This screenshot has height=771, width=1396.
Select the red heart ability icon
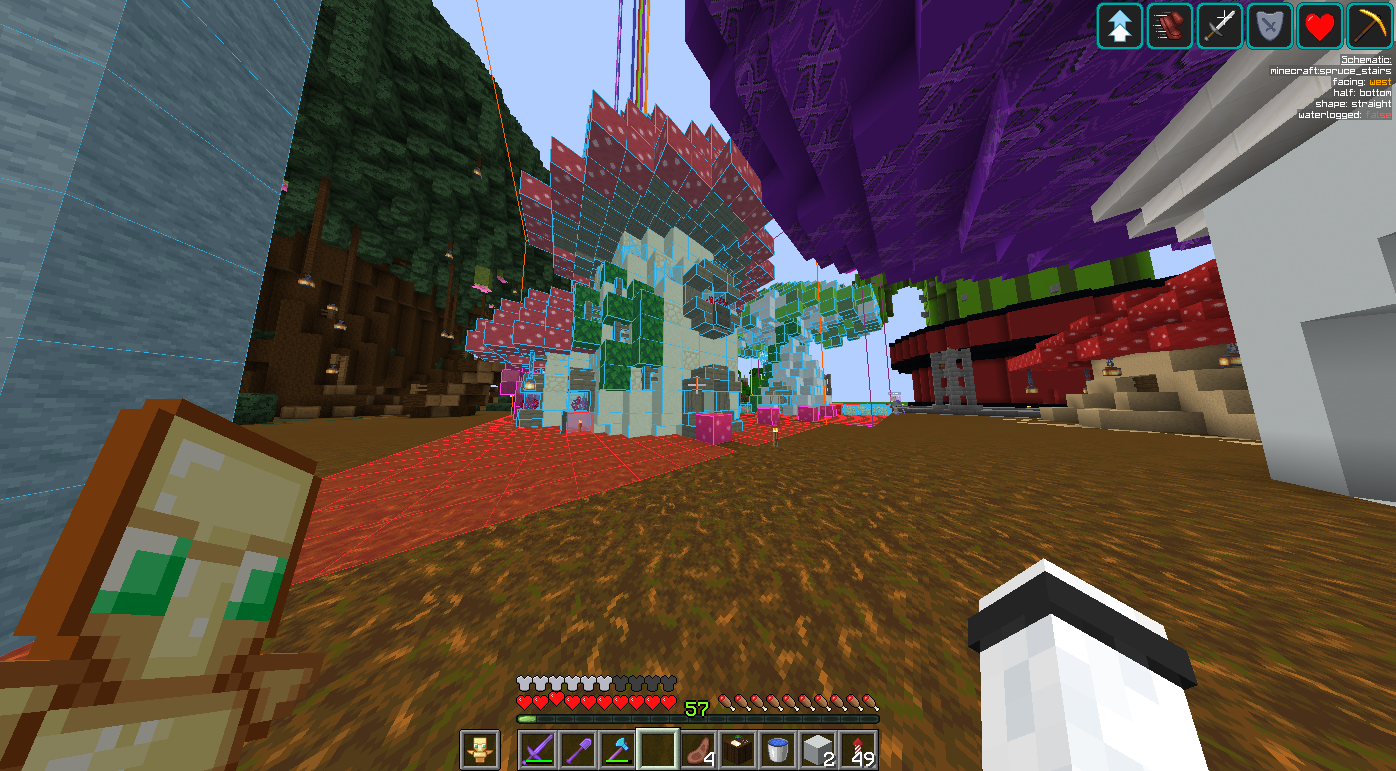click(x=1319, y=27)
